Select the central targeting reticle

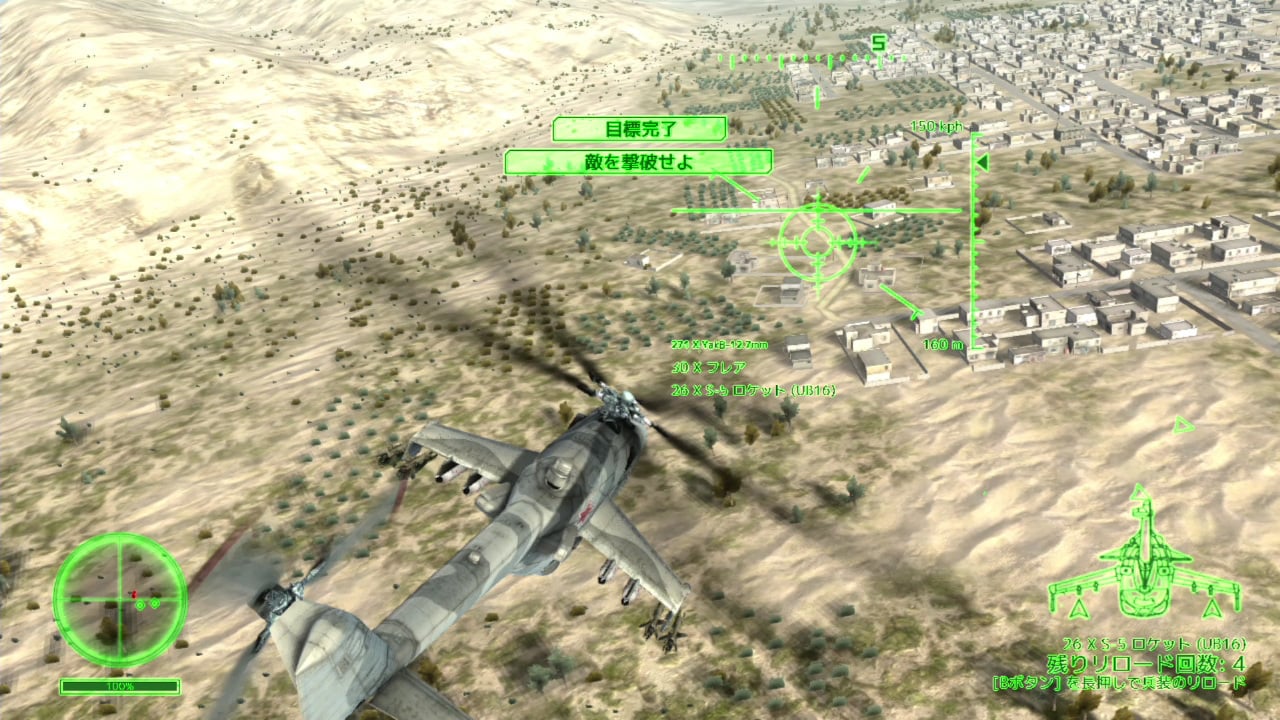click(x=820, y=243)
